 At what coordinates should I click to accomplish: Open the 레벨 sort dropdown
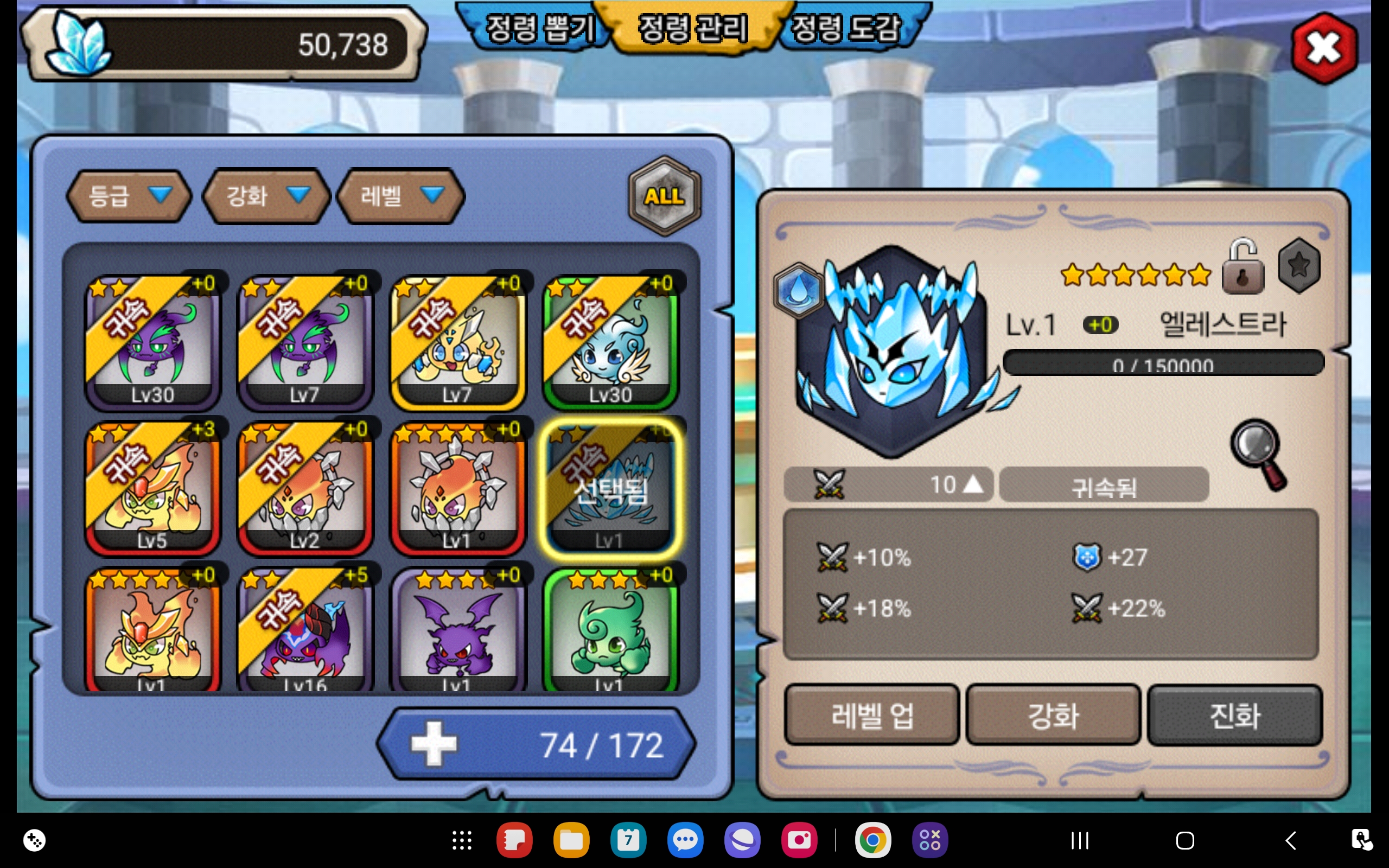pos(400,196)
